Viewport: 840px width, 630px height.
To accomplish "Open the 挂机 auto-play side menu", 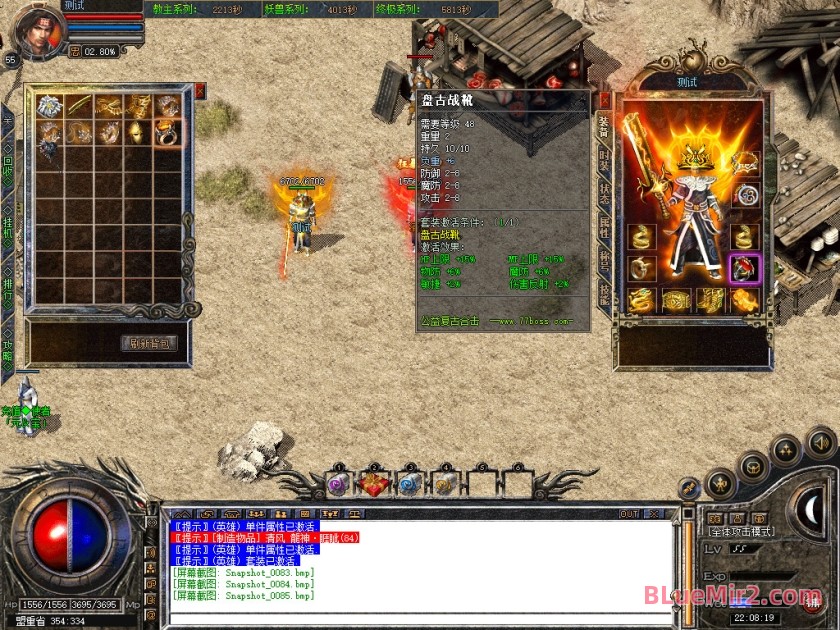I will pos(8,232).
